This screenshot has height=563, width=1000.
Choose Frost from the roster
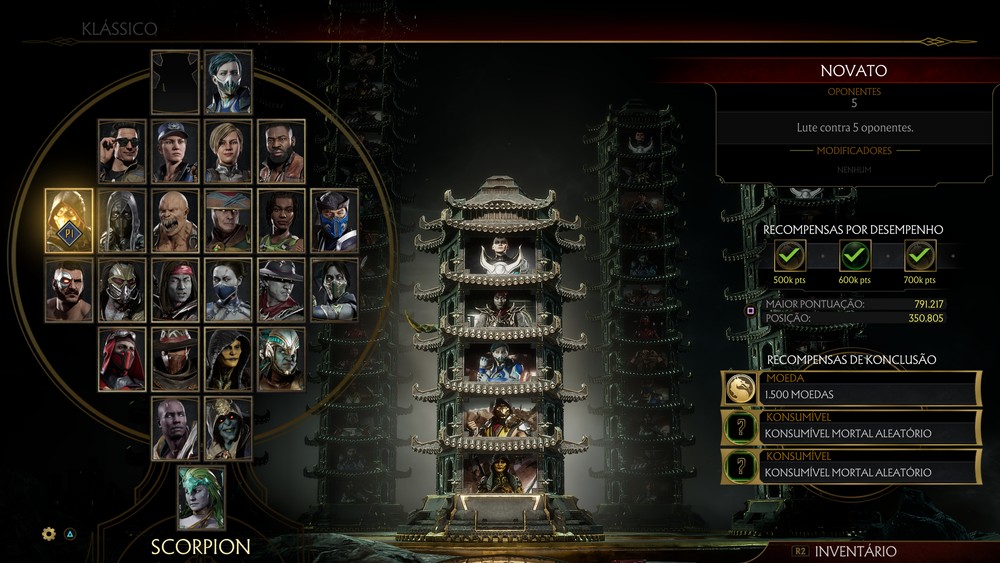(228, 82)
